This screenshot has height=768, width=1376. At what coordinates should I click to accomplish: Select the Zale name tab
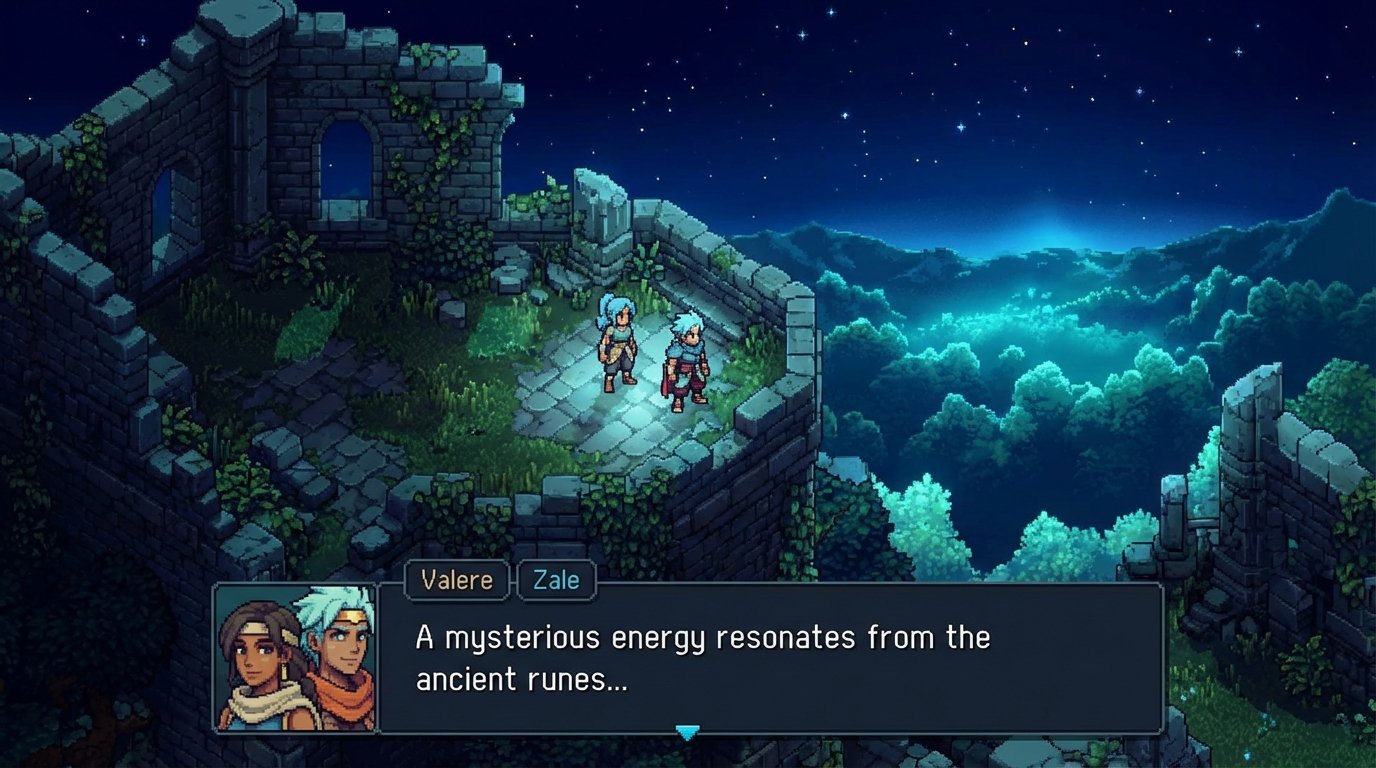pyautogui.click(x=556, y=580)
